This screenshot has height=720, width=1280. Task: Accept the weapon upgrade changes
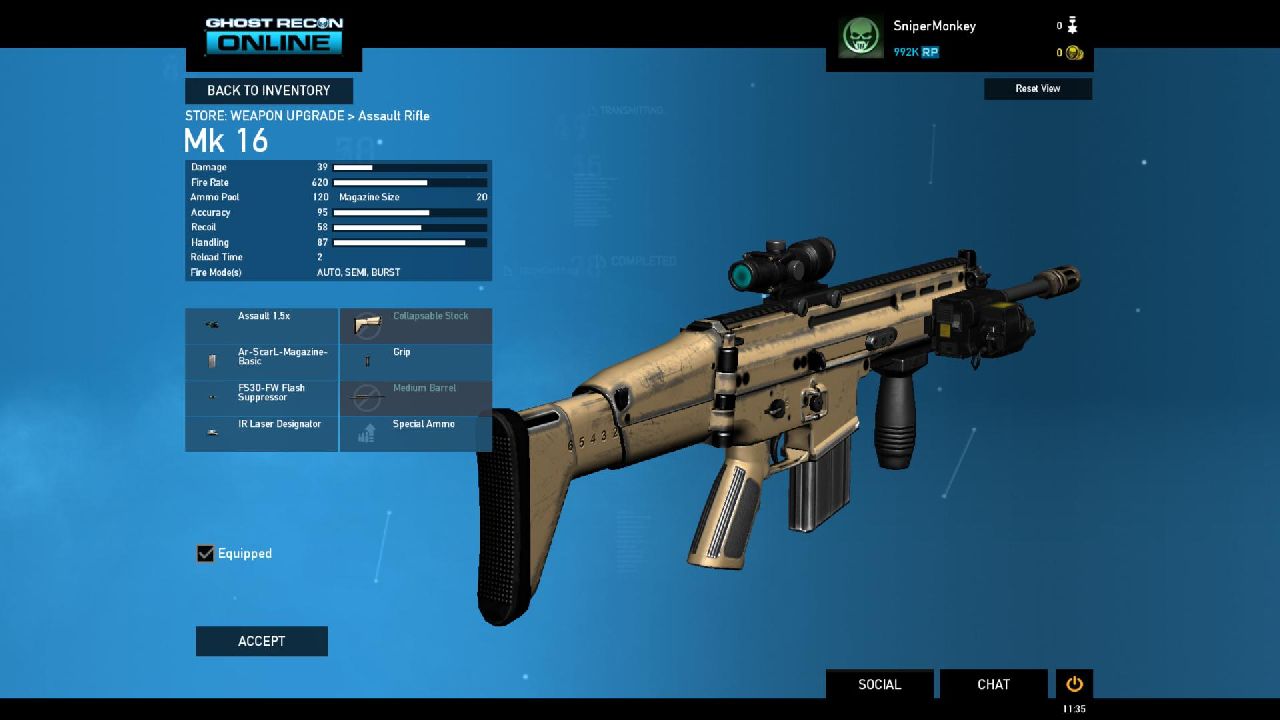coord(262,641)
